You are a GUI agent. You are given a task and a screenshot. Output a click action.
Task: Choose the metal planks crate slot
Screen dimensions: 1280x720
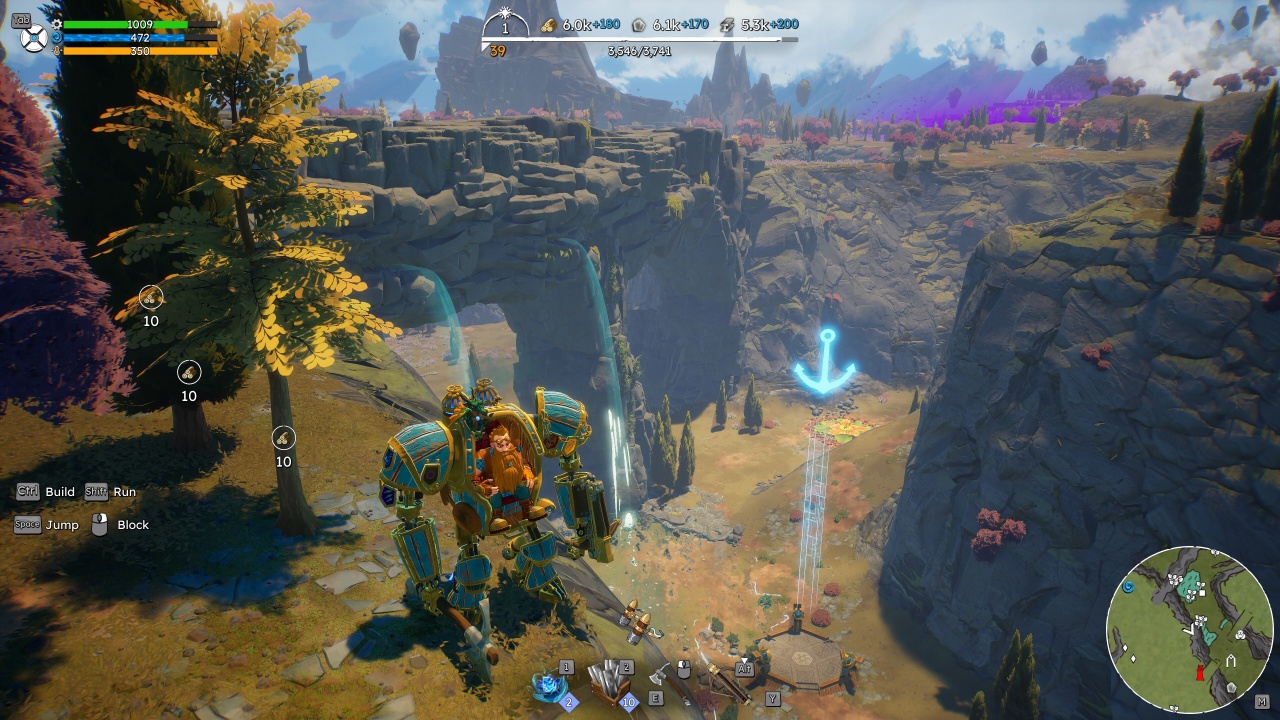tap(608, 682)
